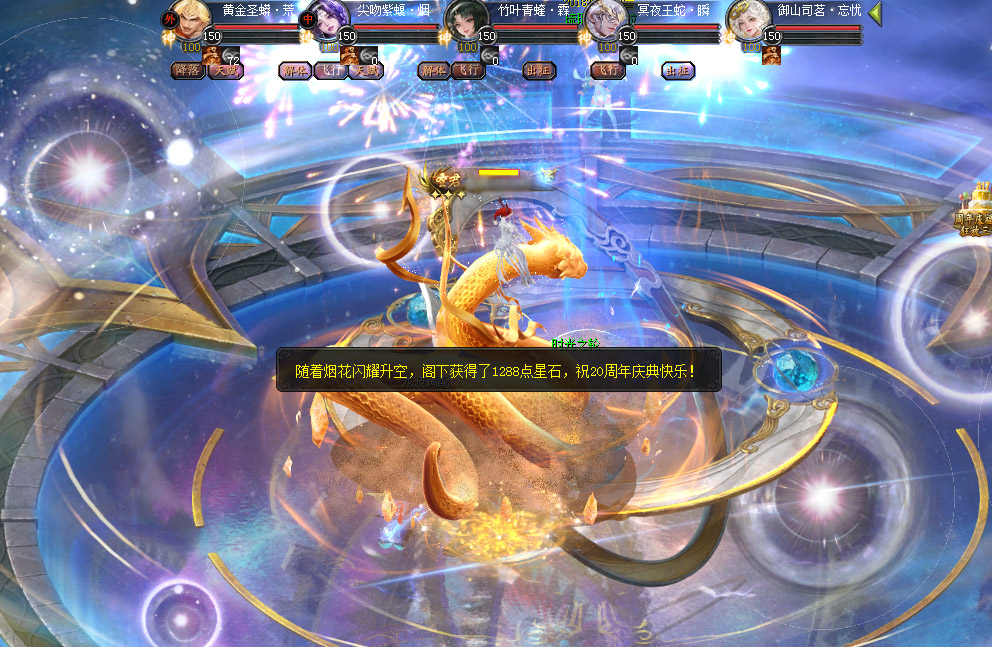Collapse the party bar with the green arrow
Screen dimensions: 992x647
click(875, 13)
